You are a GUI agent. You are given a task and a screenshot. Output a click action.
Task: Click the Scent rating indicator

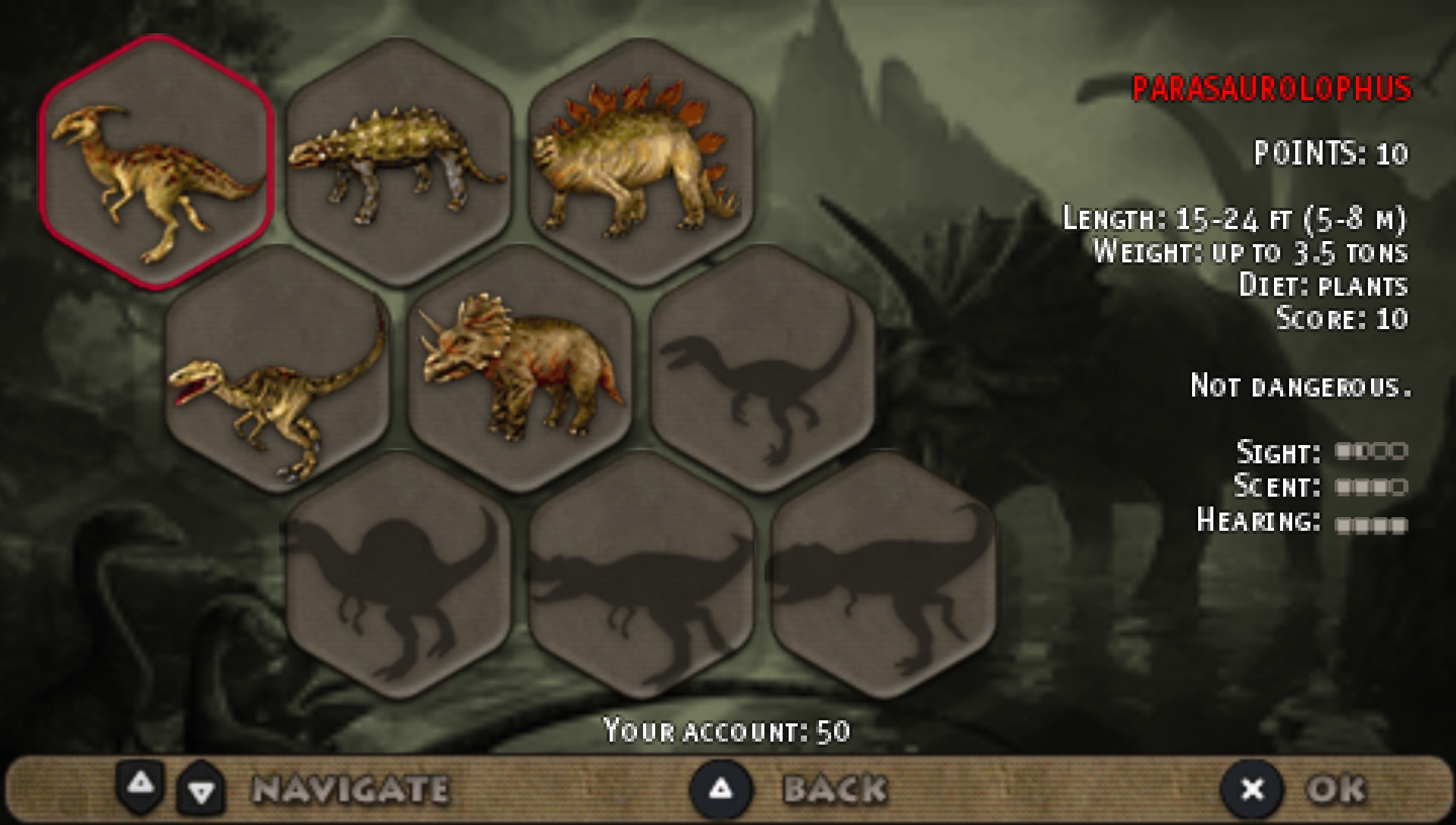(x=1373, y=489)
